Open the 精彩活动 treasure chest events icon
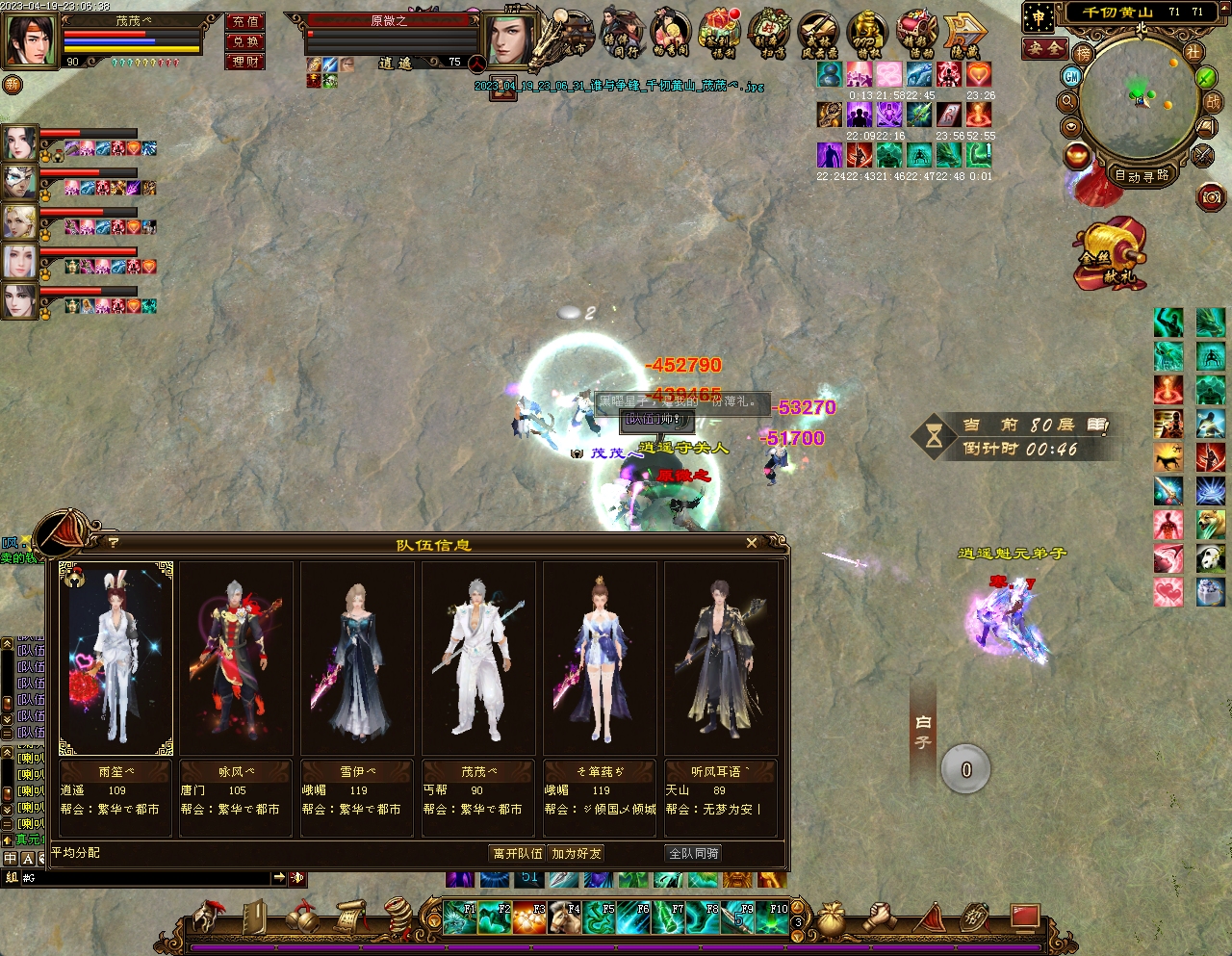This screenshot has width=1232, height=956. (915, 33)
